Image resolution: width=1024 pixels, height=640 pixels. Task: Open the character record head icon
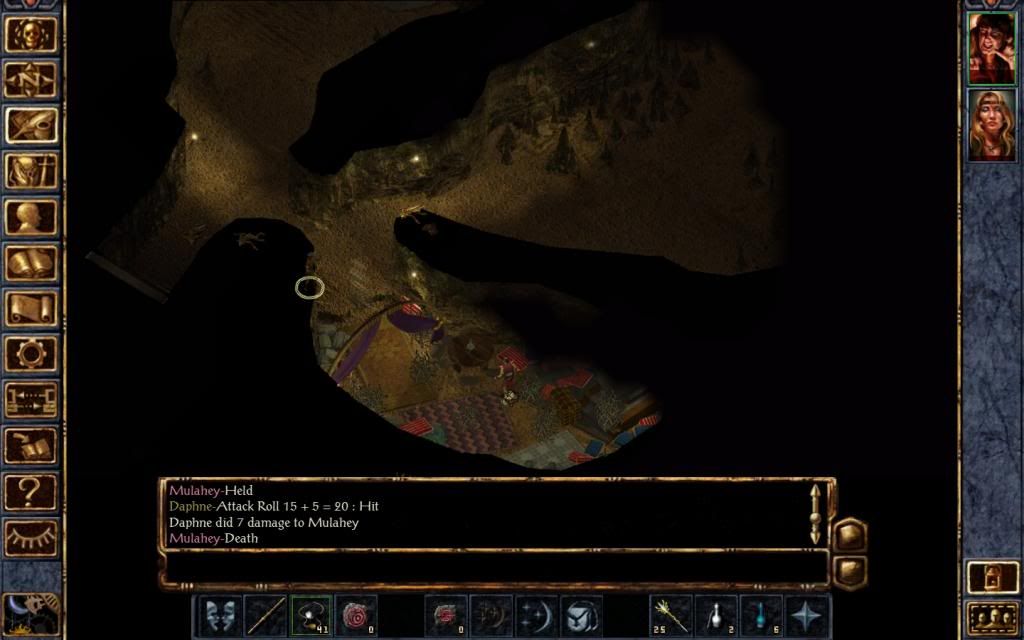[x=31, y=216]
